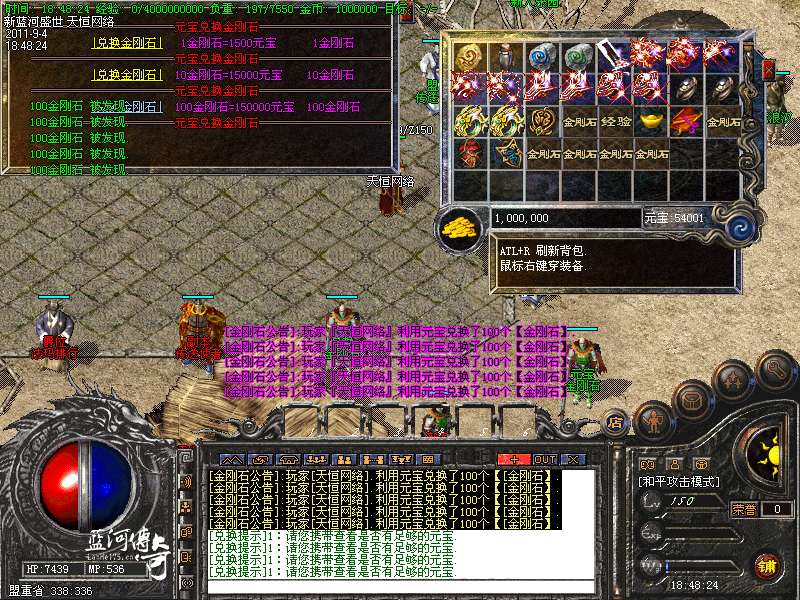Click the blue swirl button on bag
Screen dimensions: 800x600
point(740,224)
